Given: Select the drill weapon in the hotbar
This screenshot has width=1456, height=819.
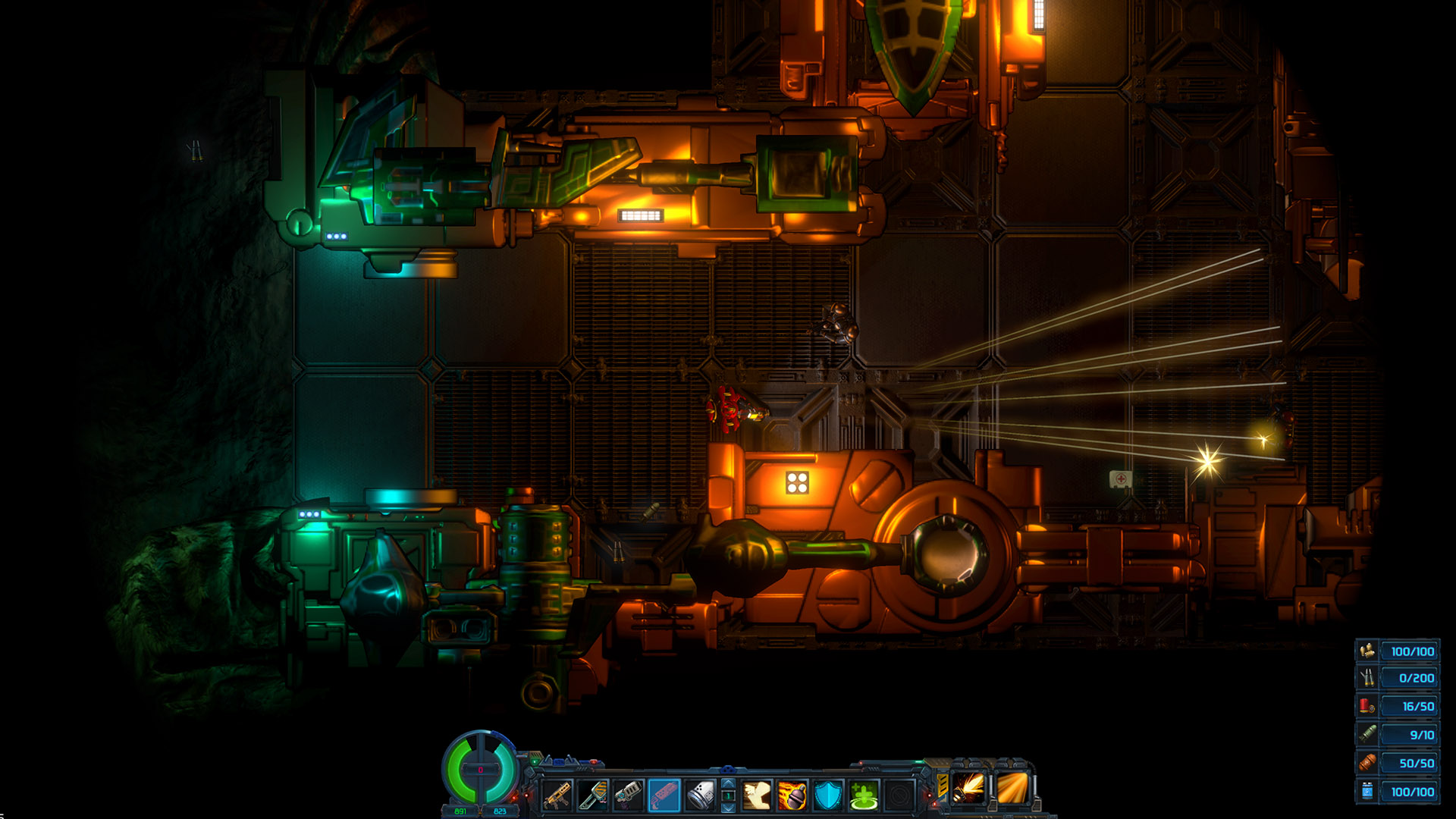Looking at the screenshot, I should (x=594, y=795).
